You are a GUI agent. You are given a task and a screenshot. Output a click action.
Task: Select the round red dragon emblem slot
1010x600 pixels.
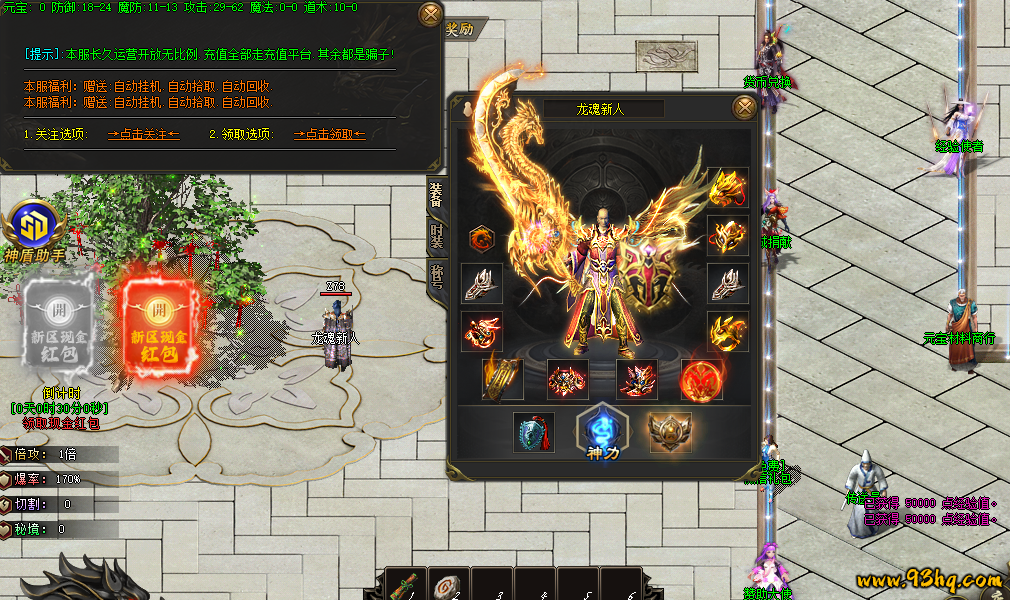[x=482, y=238]
